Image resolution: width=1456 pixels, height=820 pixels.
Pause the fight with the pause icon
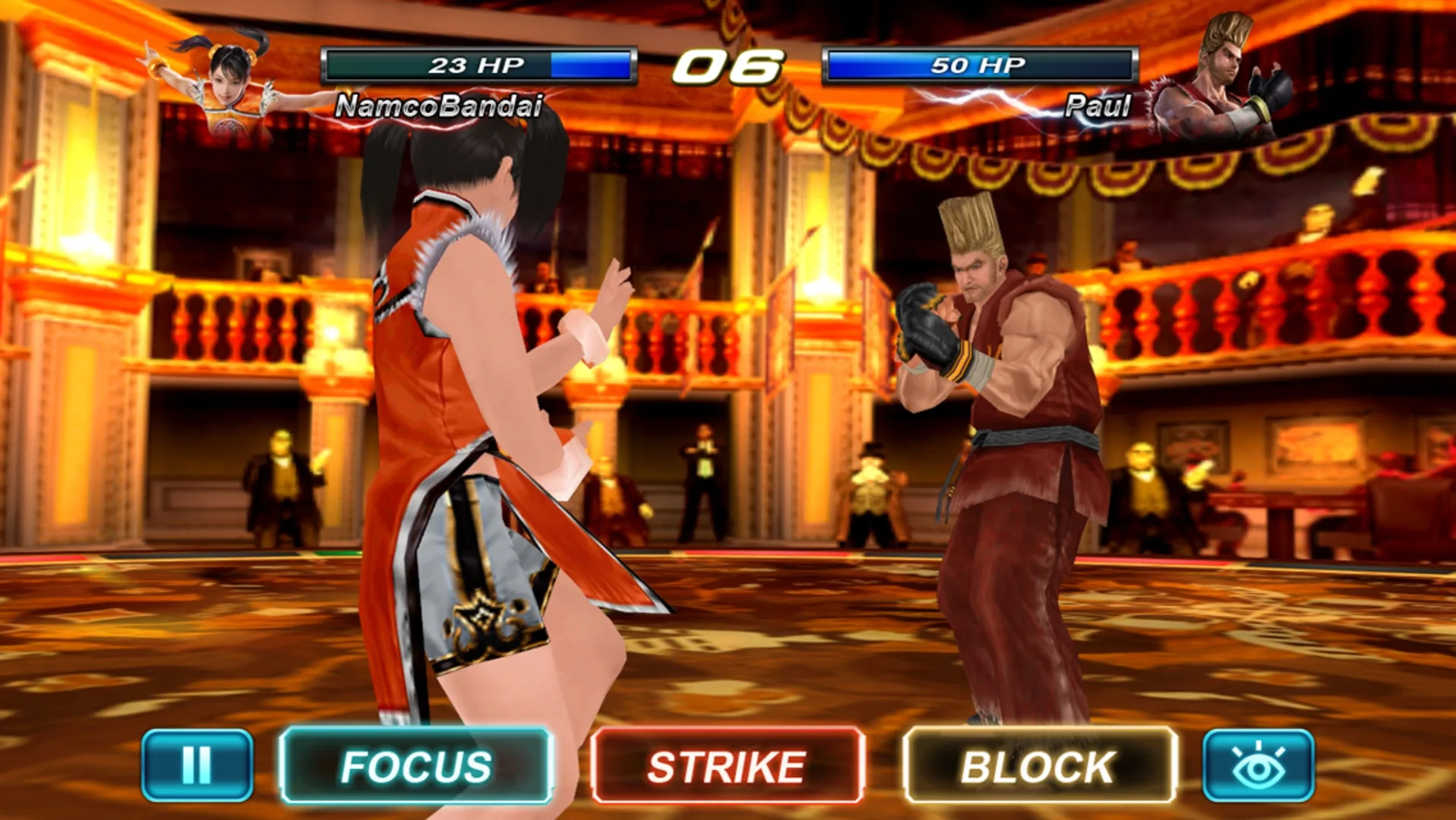(x=197, y=767)
